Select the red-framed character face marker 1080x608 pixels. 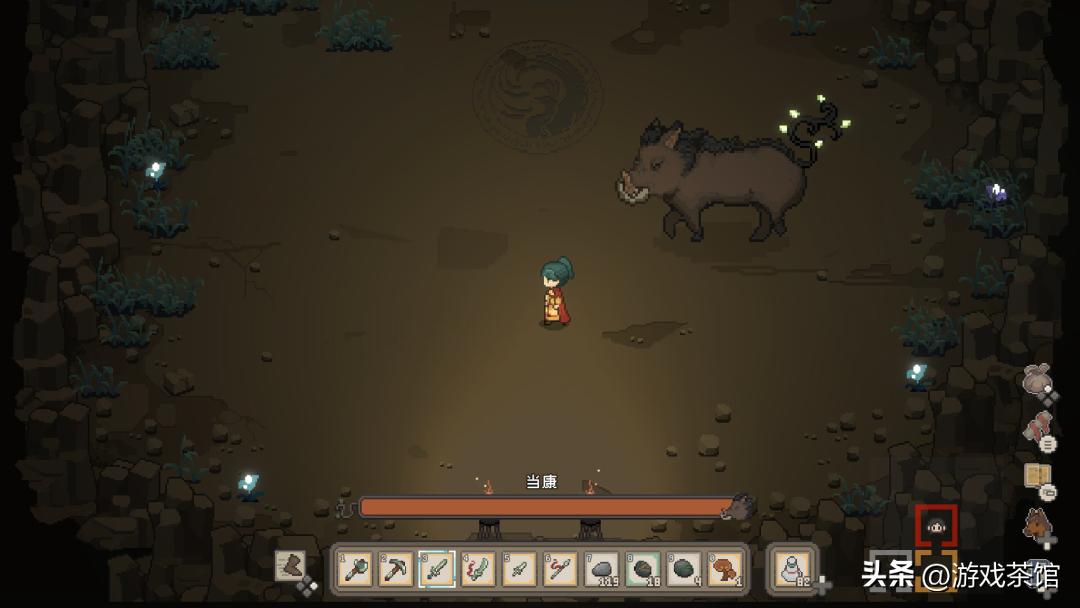pos(936,526)
